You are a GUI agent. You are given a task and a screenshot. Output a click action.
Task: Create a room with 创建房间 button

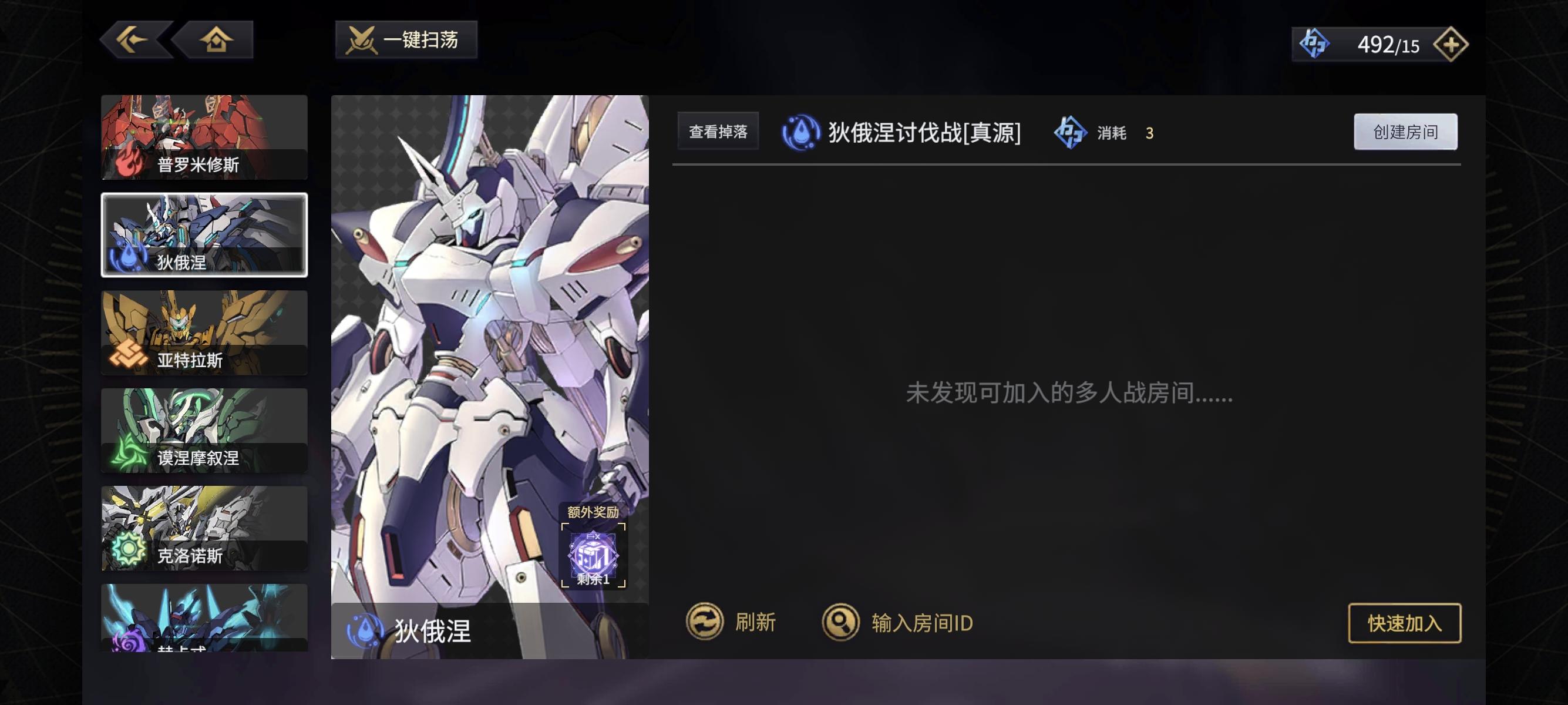1406,132
